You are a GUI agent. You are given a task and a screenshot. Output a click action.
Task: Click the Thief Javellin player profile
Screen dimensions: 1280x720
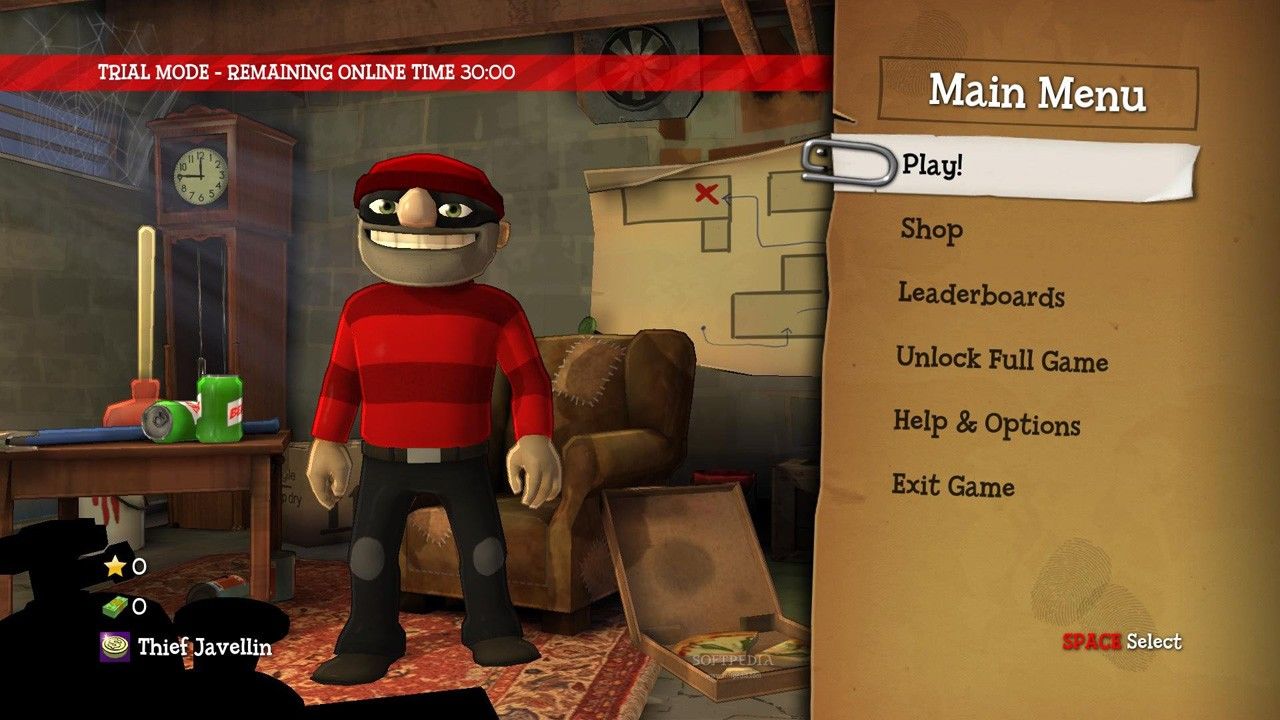(203, 646)
